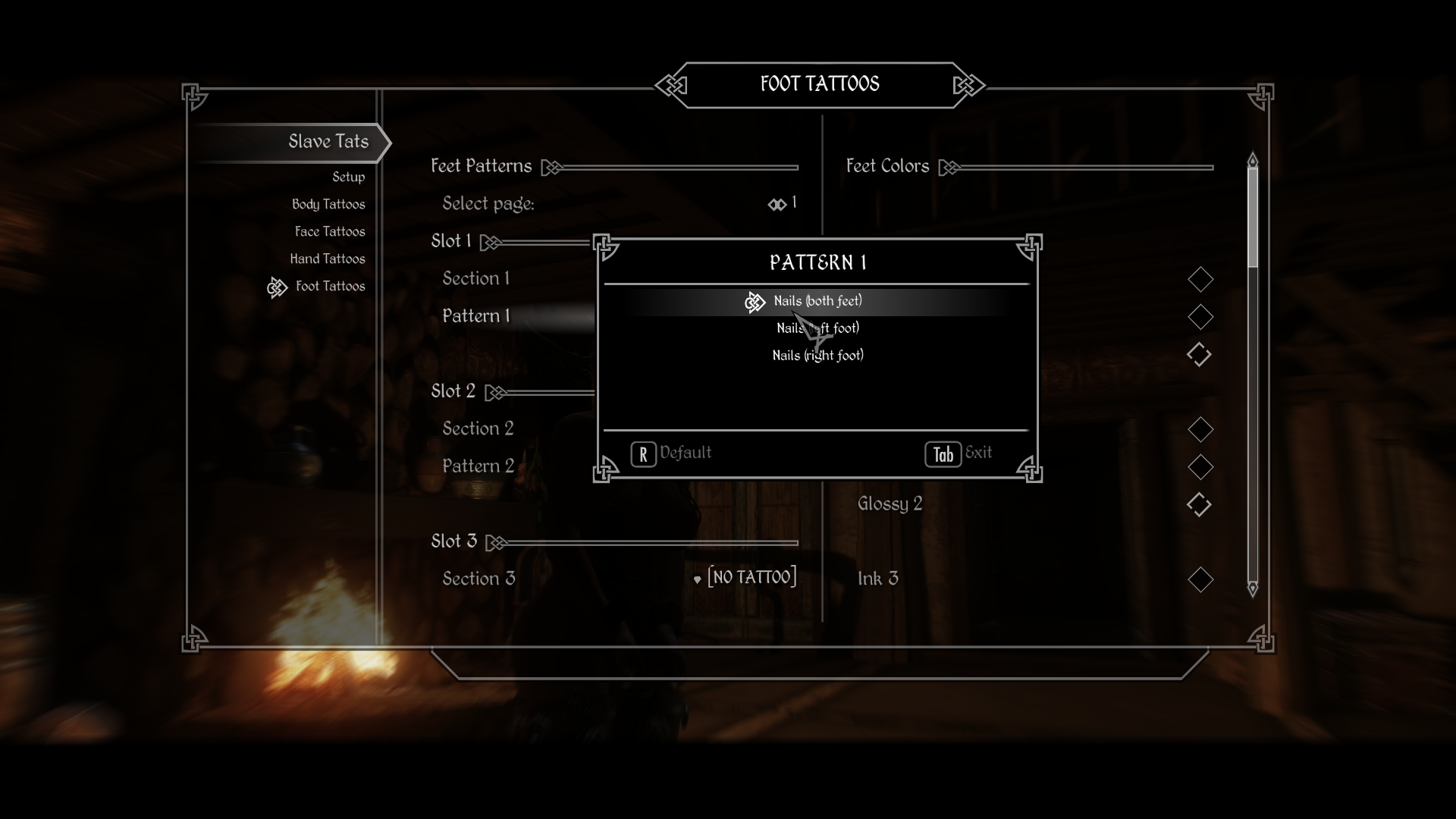The width and height of the screenshot is (1456, 819).
Task: Click the knot icon next to Nails (both feet)
Action: click(x=755, y=302)
